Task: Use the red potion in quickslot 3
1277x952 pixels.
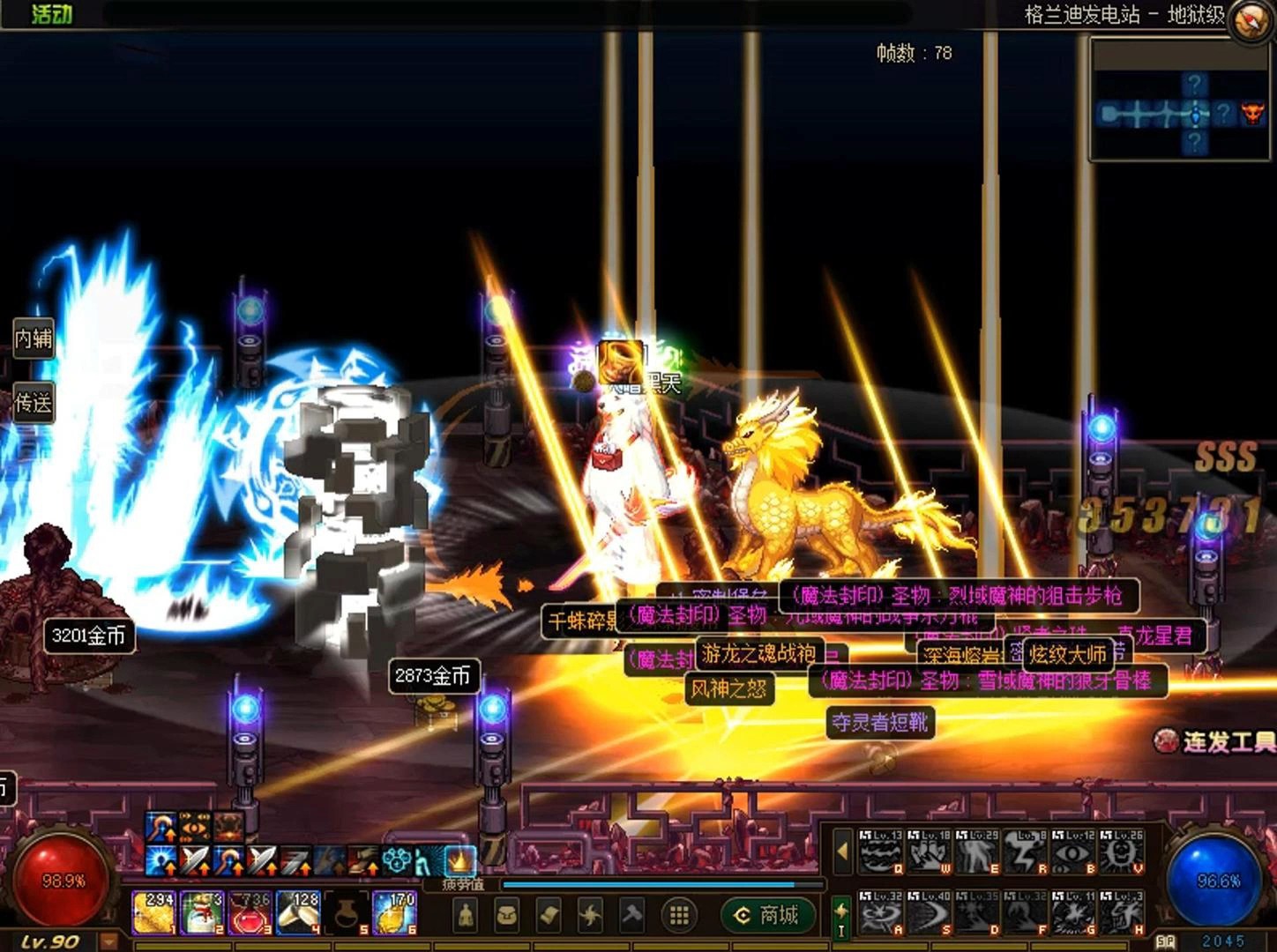Action: [x=250, y=913]
